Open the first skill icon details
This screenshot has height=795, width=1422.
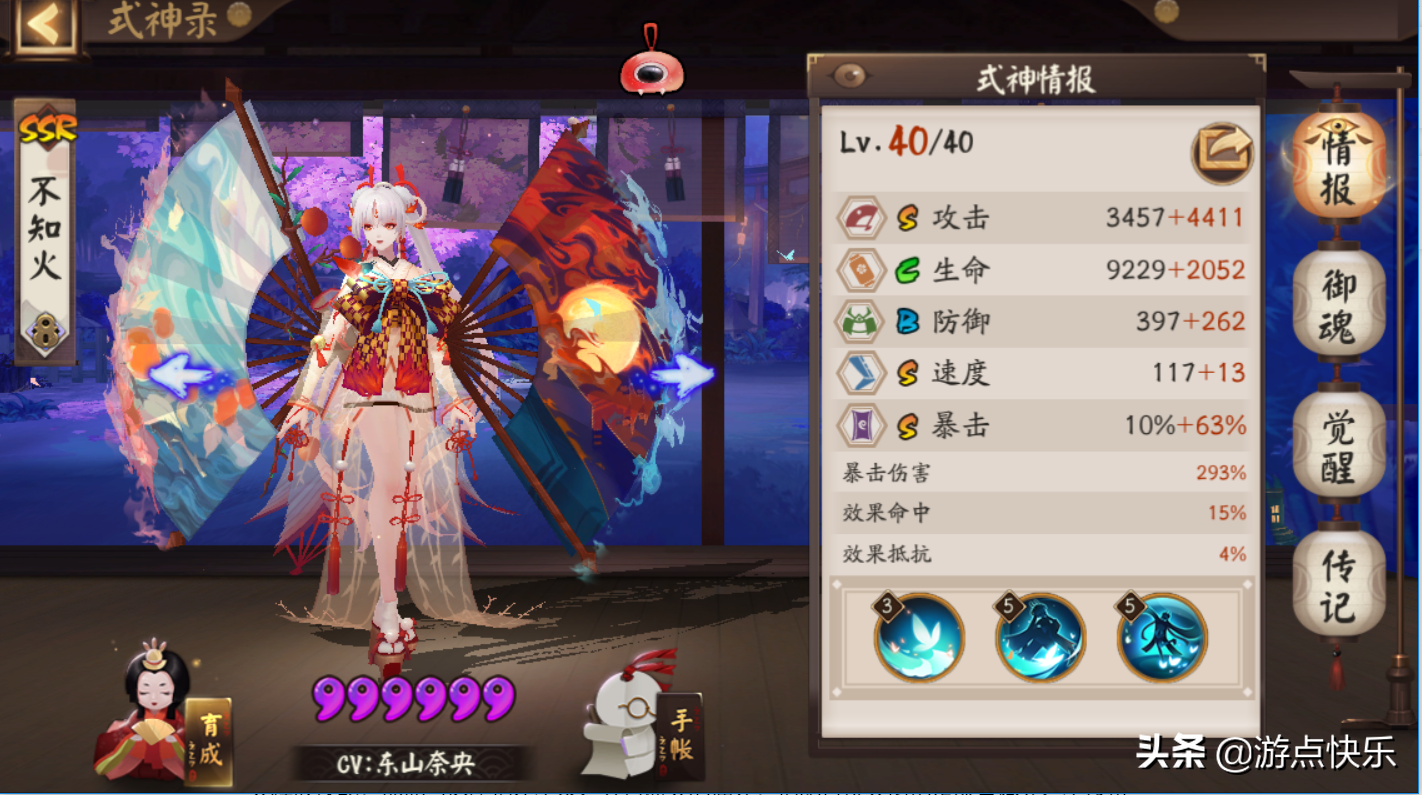coord(916,640)
